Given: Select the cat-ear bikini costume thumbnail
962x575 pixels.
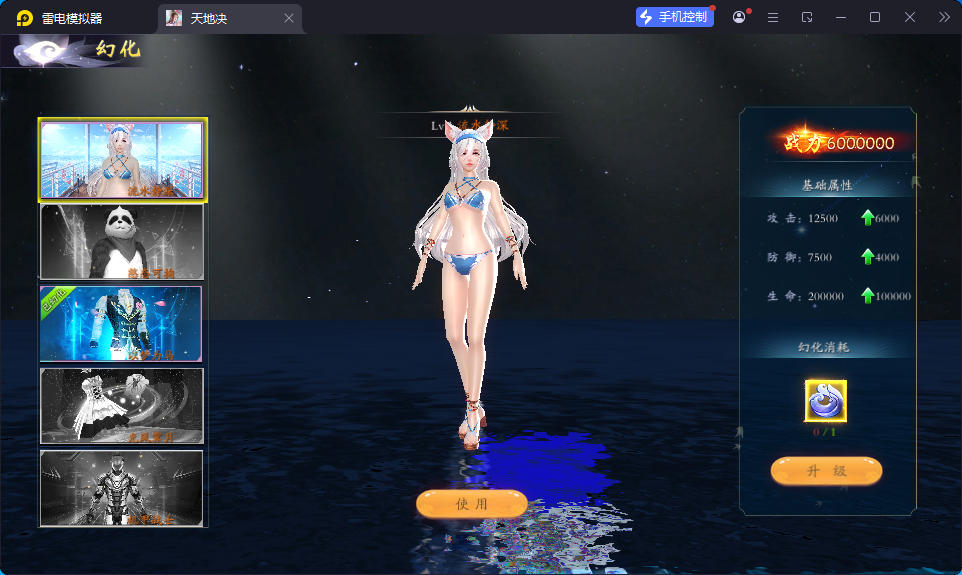Looking at the screenshot, I should tap(122, 160).
